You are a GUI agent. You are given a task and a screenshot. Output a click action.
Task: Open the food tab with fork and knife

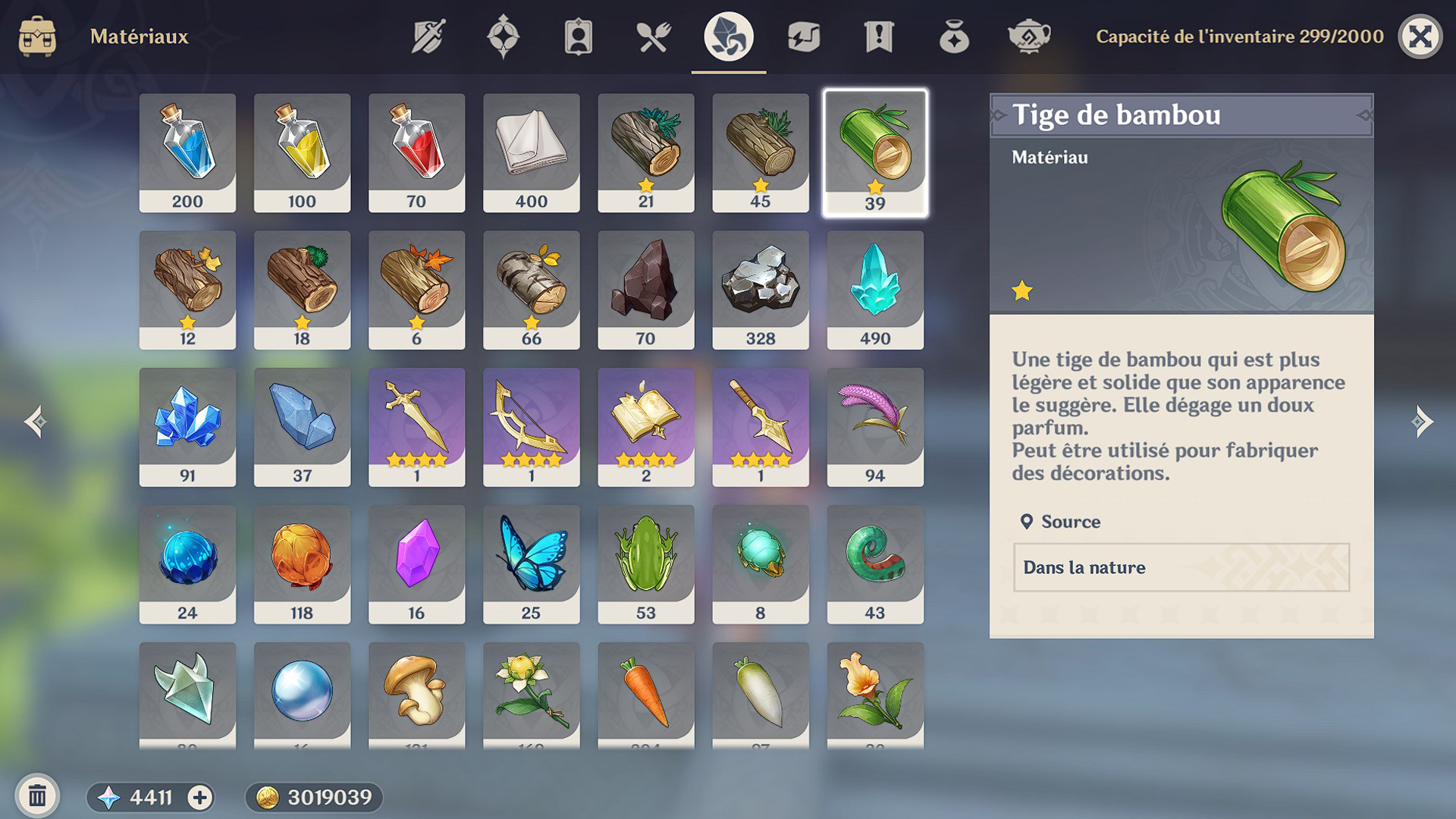pyautogui.click(x=653, y=36)
